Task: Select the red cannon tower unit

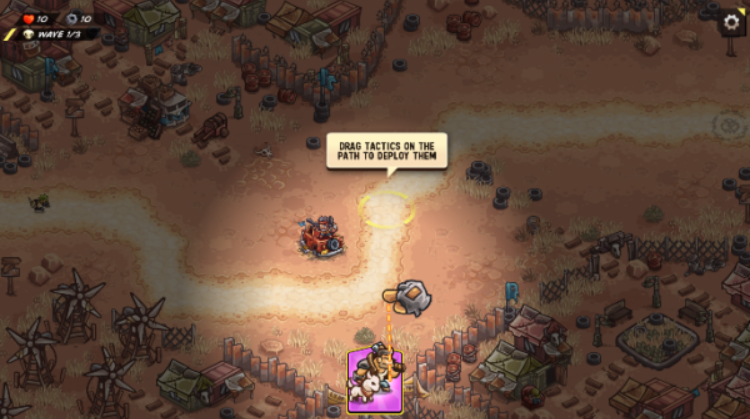Action: click(322, 237)
